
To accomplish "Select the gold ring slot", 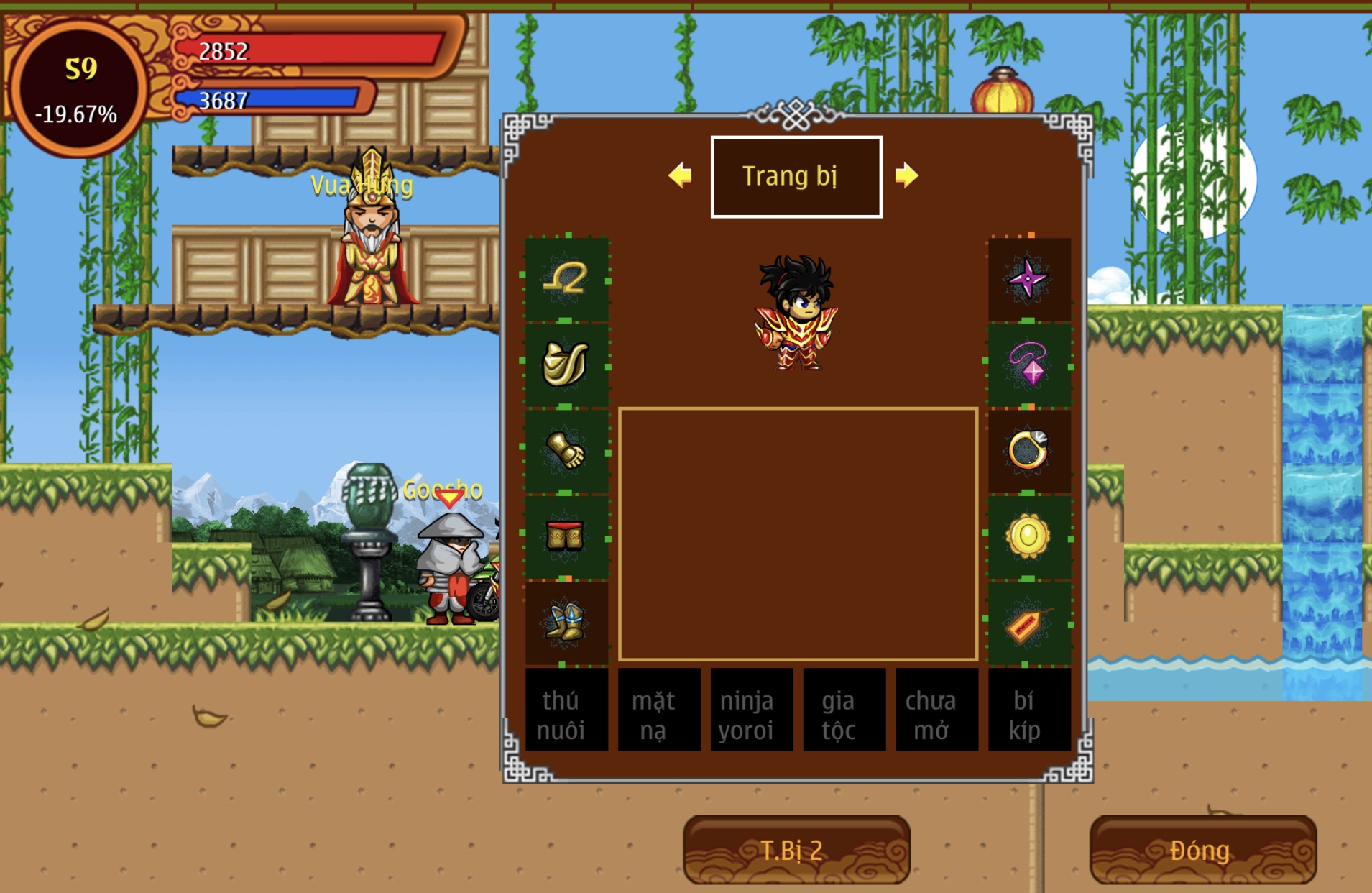I will (1028, 451).
